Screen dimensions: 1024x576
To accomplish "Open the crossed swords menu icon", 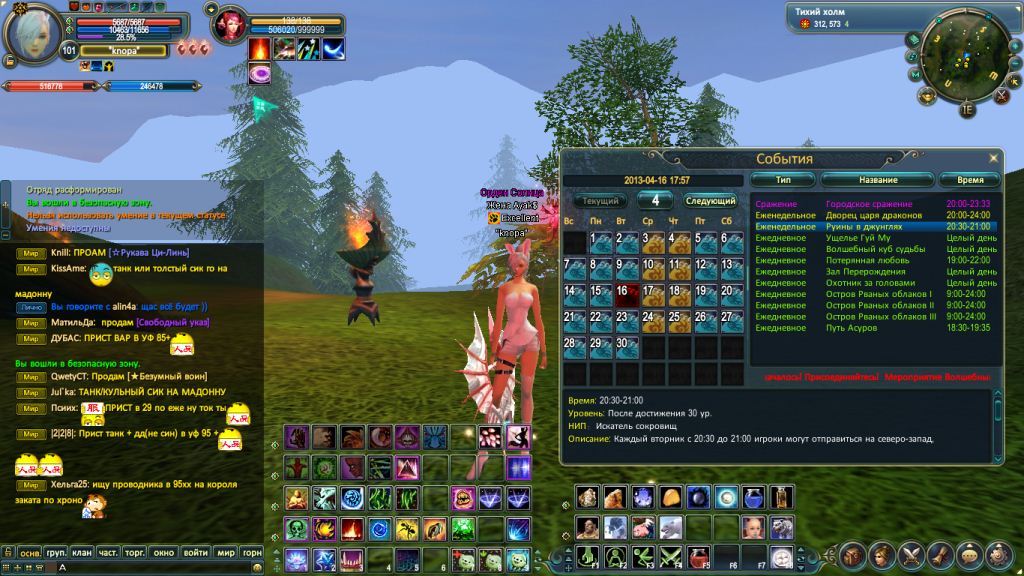I will (911, 555).
